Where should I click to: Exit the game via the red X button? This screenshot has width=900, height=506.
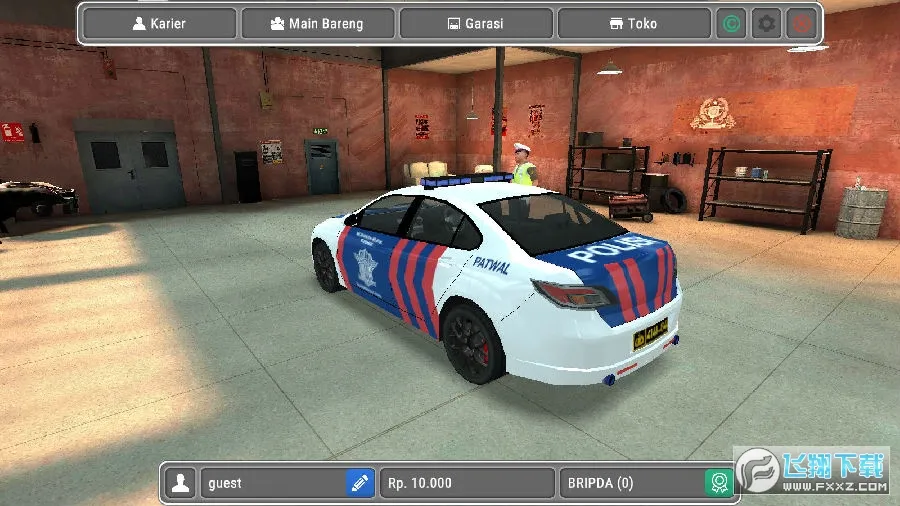(800, 23)
